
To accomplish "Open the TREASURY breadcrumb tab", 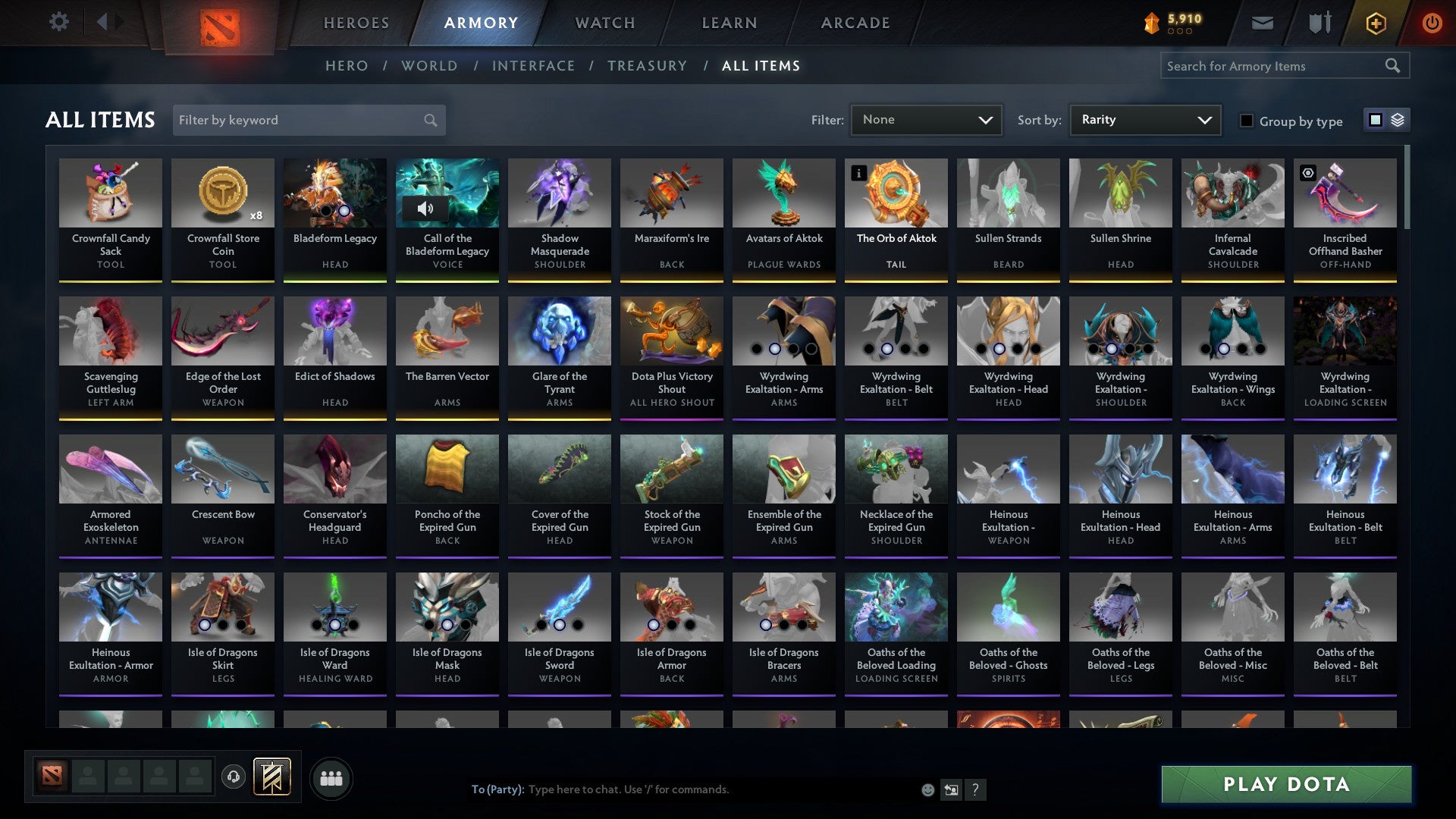I will (648, 66).
